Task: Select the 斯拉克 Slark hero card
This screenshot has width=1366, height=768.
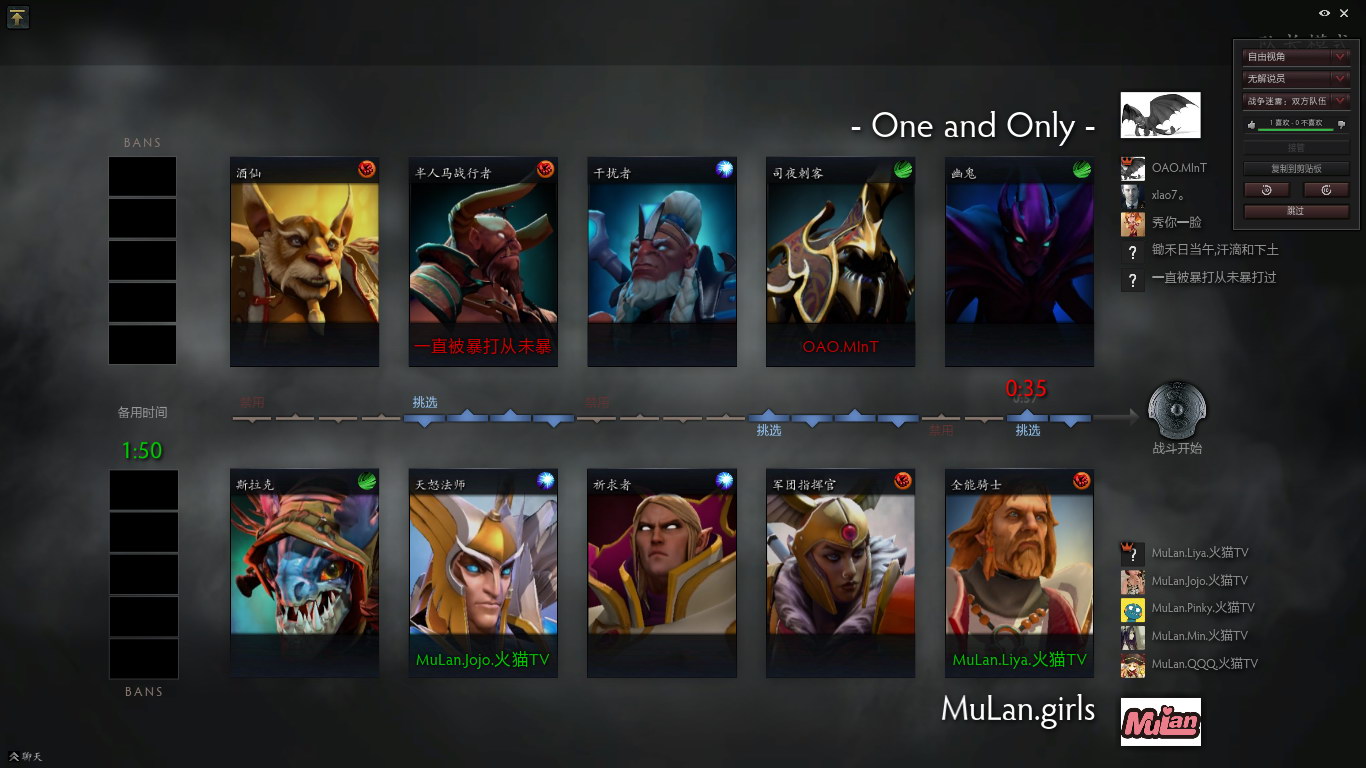Action: point(304,573)
